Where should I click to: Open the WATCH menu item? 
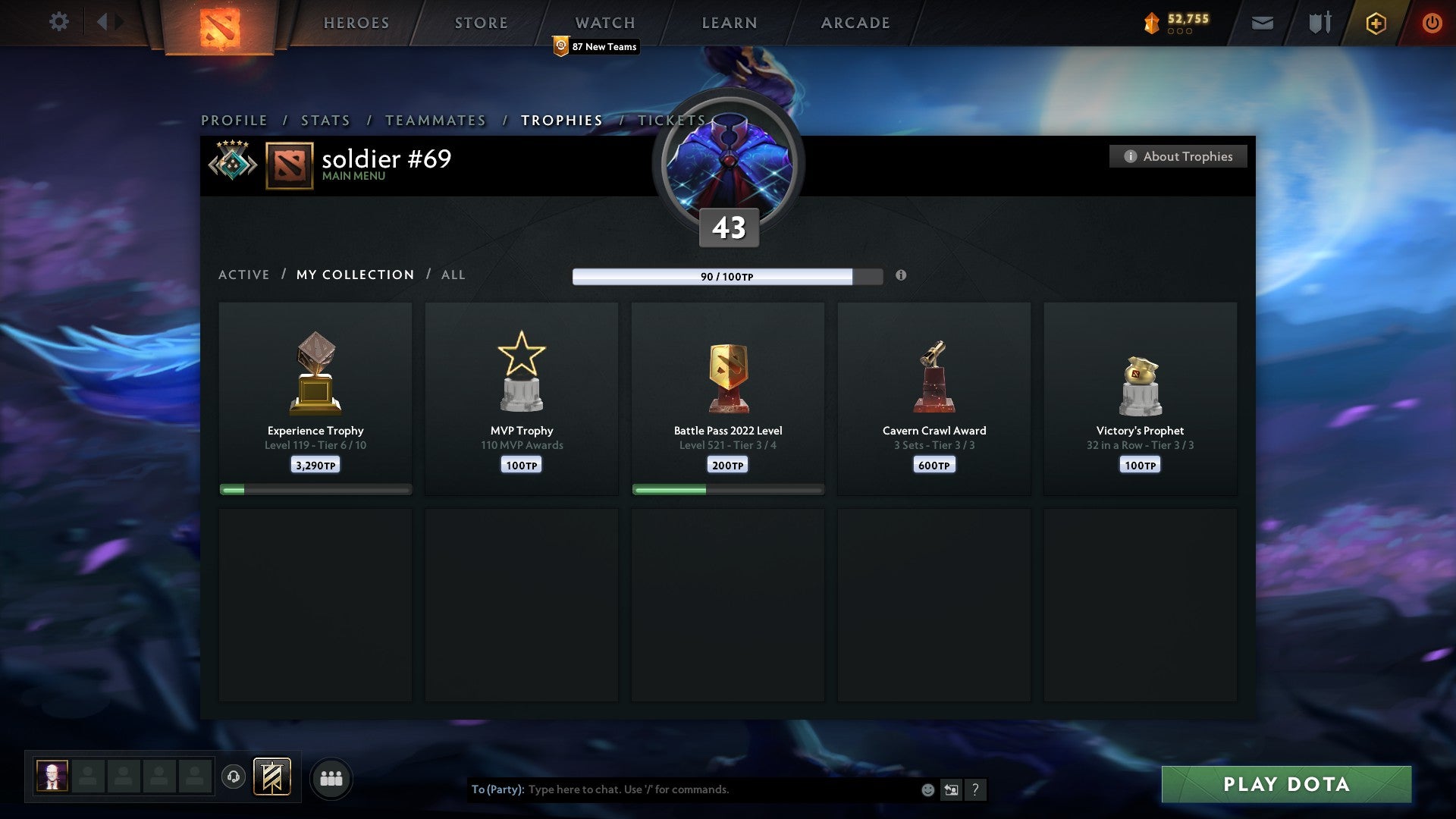click(604, 22)
